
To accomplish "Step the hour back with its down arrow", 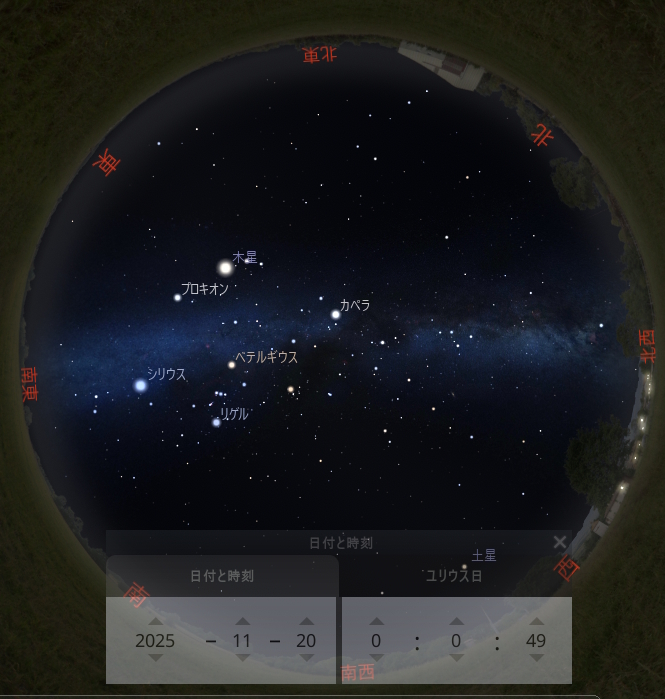I will click(377, 658).
